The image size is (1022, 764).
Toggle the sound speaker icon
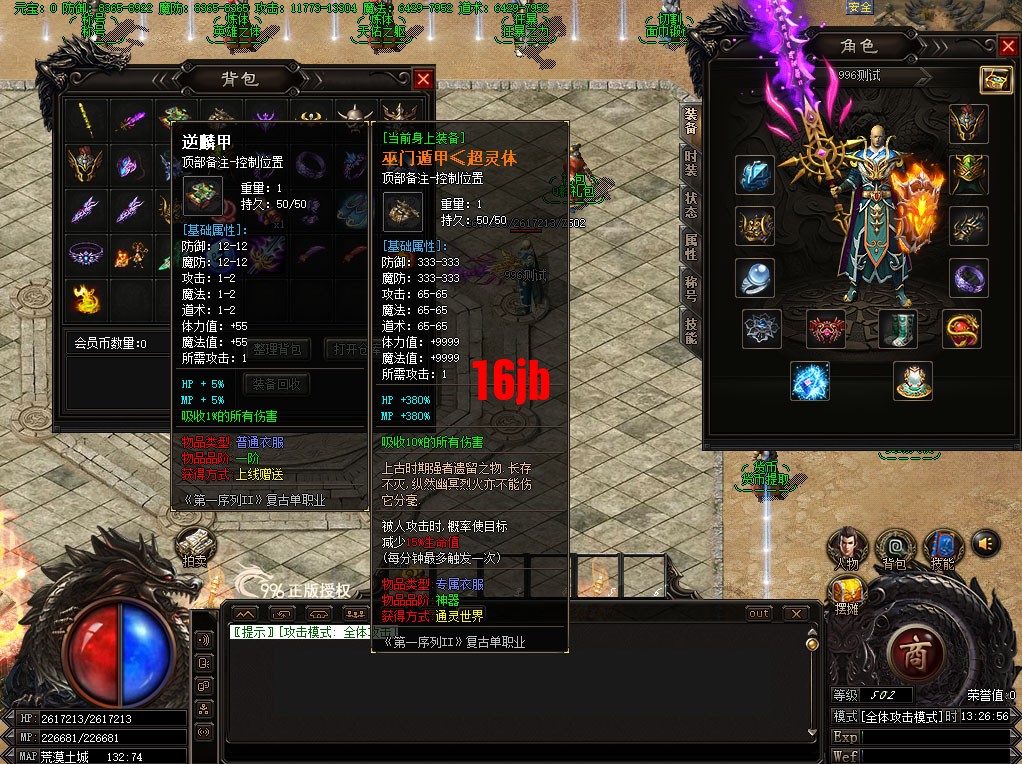click(986, 543)
